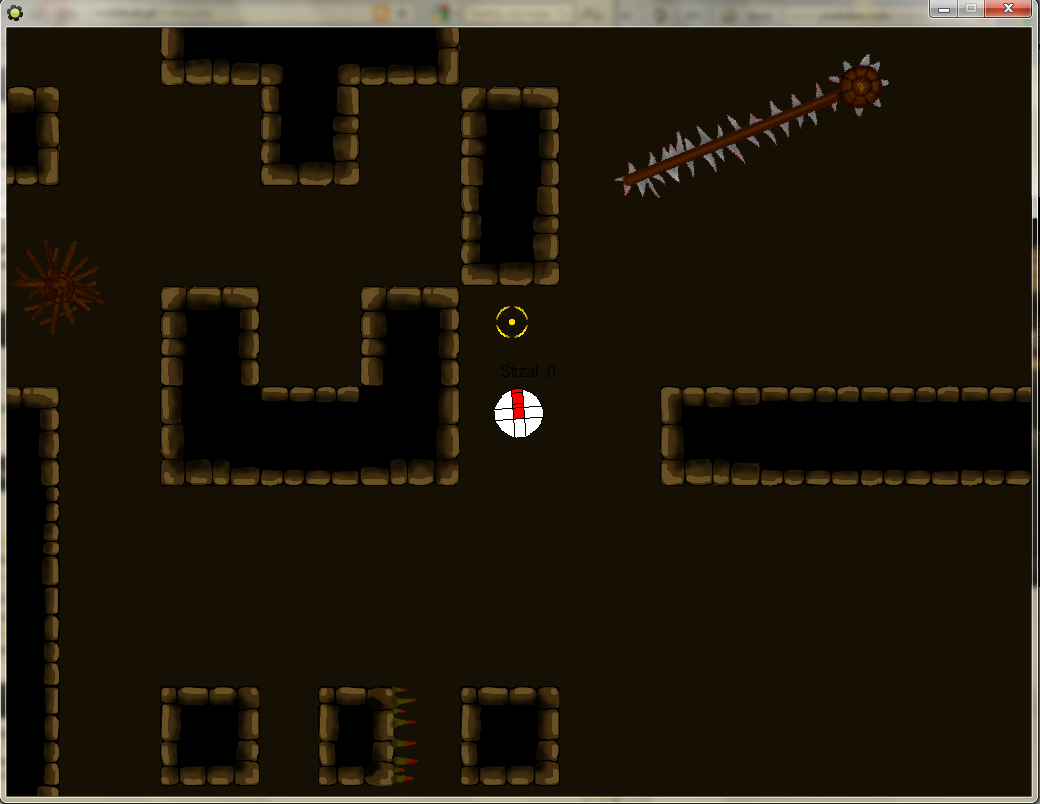Minimize the game window
The width and height of the screenshot is (1040, 804).
[x=943, y=9]
